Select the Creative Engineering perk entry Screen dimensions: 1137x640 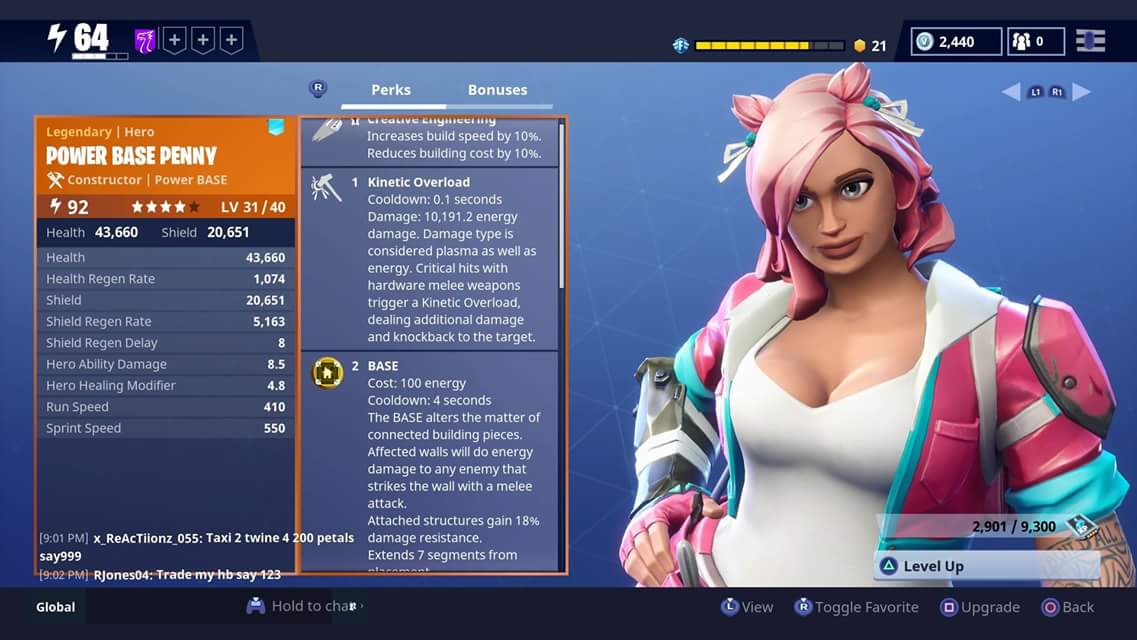pyautogui.click(x=430, y=142)
